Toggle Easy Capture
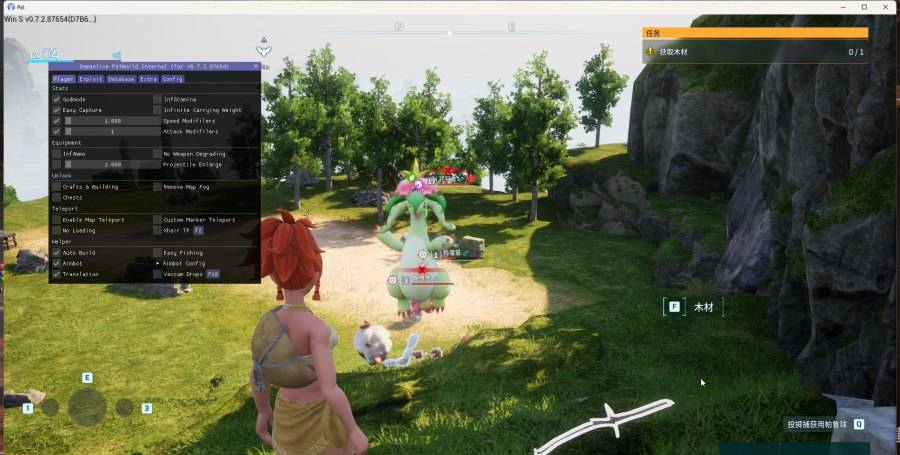Image resolution: width=900 pixels, height=455 pixels. click(x=56, y=110)
